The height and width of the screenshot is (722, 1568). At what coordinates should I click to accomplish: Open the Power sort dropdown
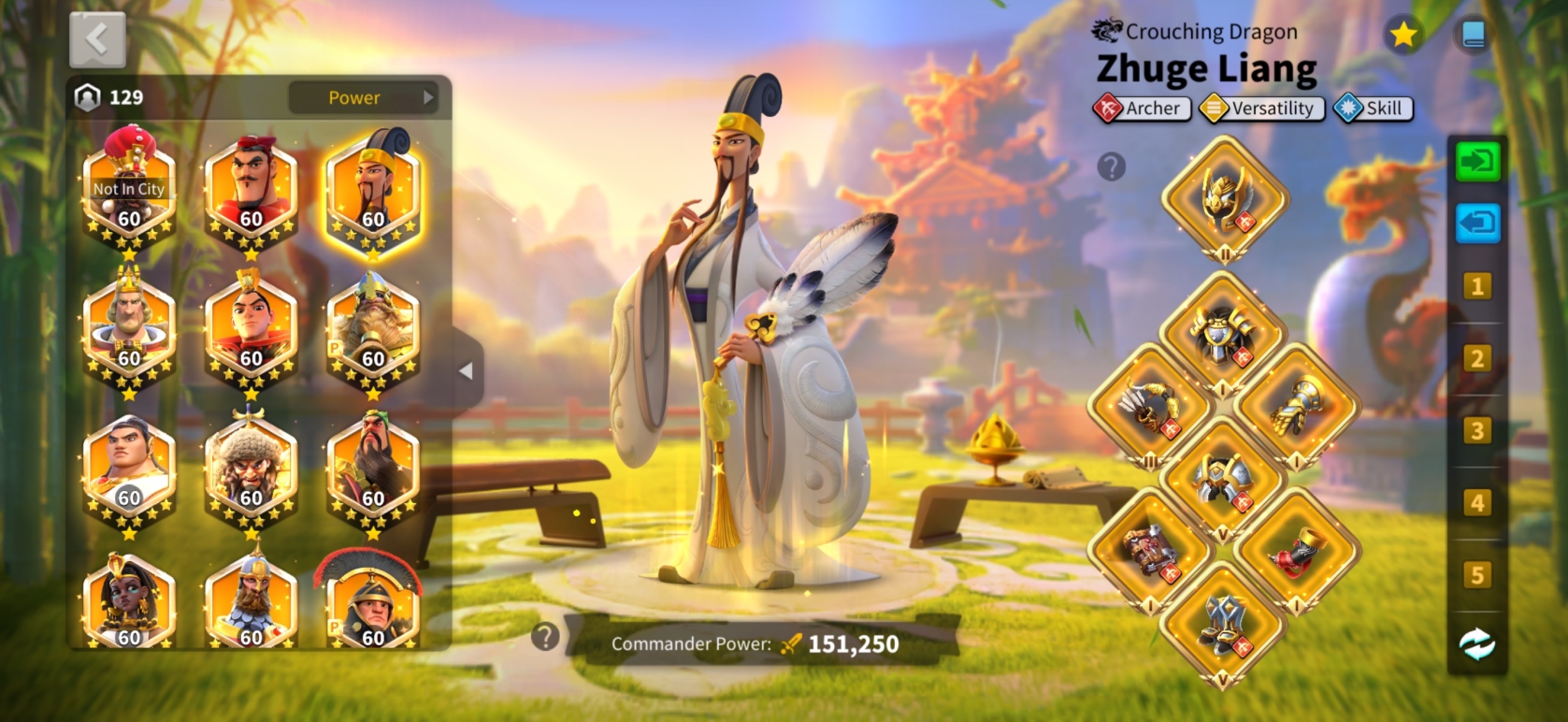(363, 97)
